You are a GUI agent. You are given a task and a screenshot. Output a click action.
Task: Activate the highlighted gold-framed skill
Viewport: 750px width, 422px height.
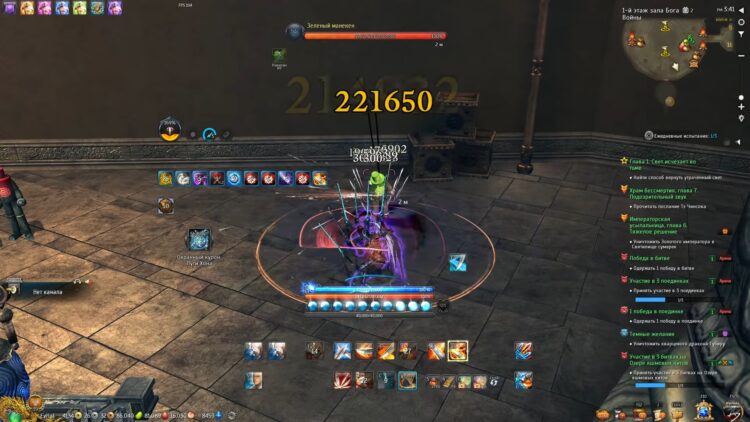(x=458, y=350)
